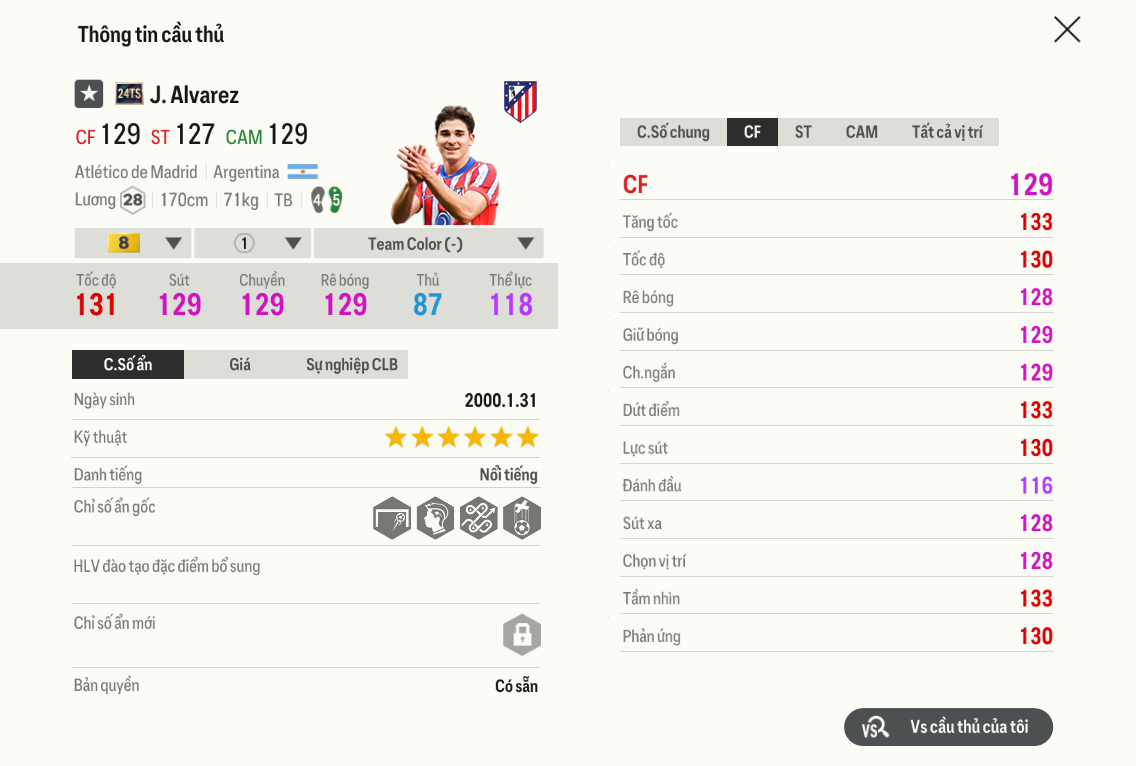This screenshot has width=1136, height=766.
Task: Close the player info window
Action: coord(1067,30)
